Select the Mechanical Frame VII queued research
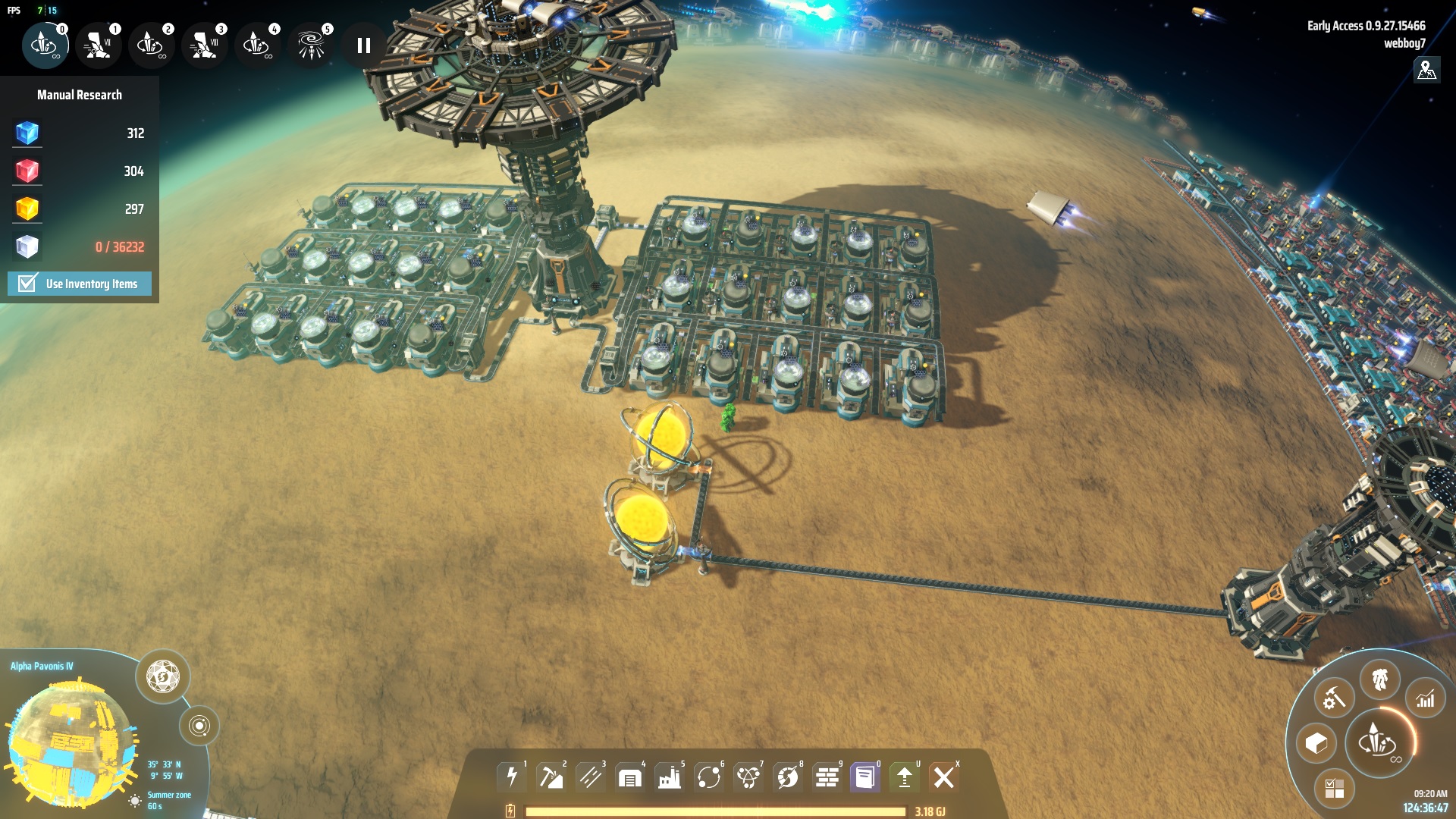 98,45
